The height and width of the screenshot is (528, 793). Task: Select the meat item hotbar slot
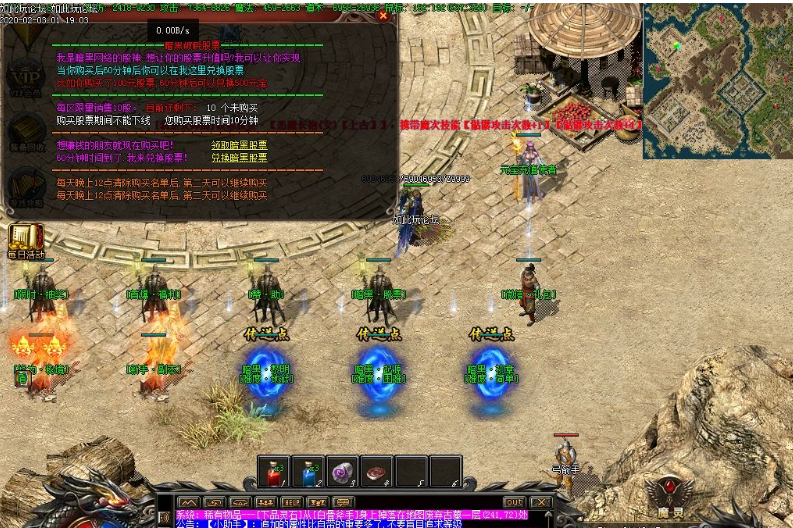(376, 472)
